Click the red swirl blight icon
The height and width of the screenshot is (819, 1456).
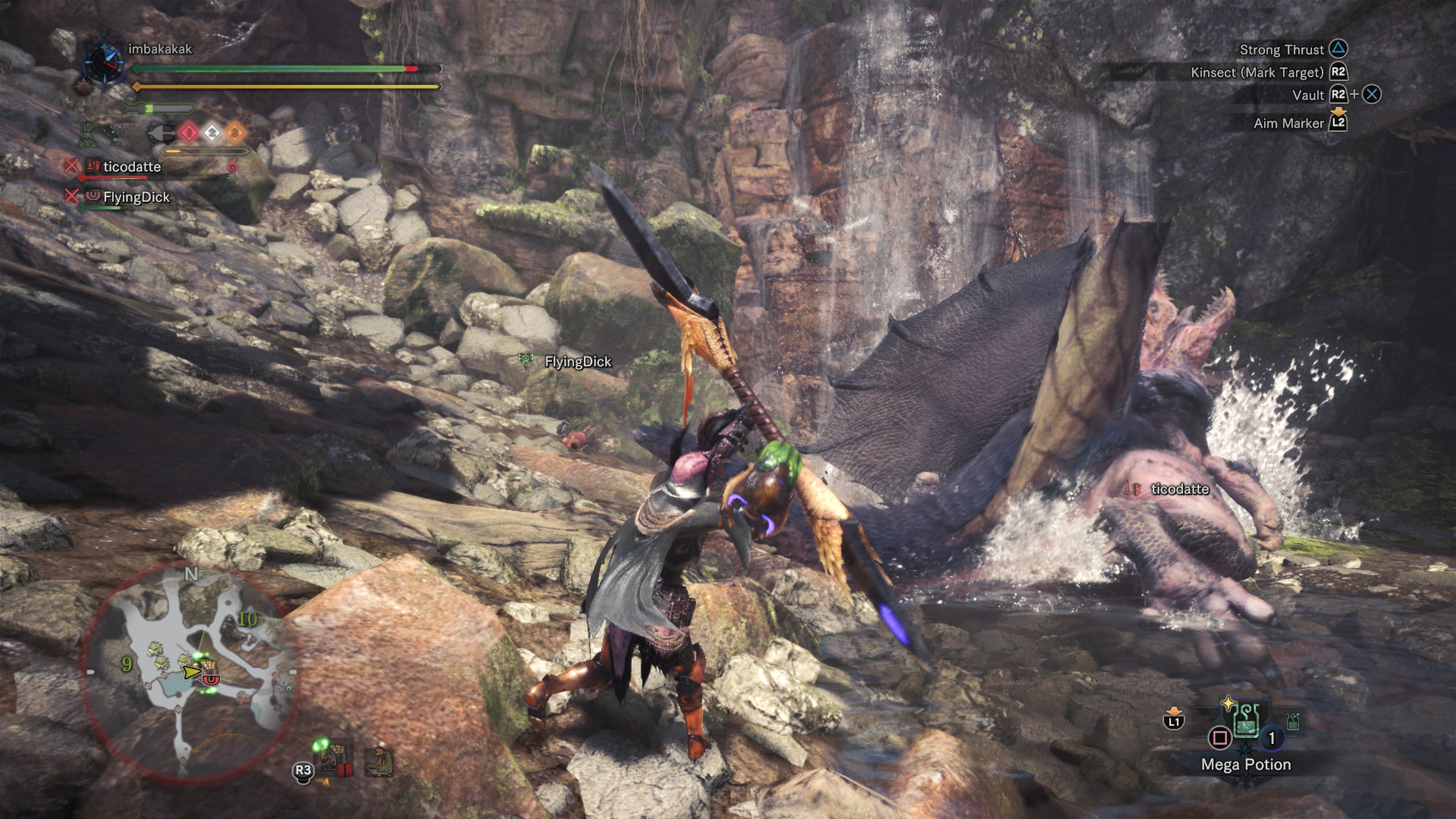232,165
